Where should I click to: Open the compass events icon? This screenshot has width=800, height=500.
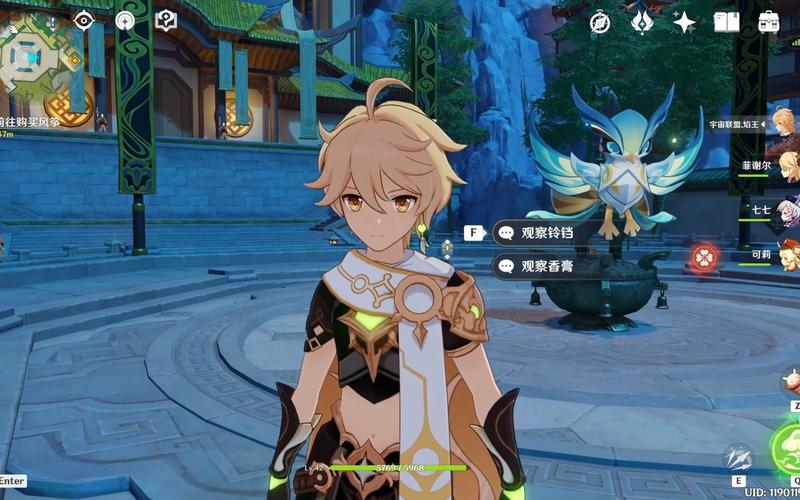600,22
